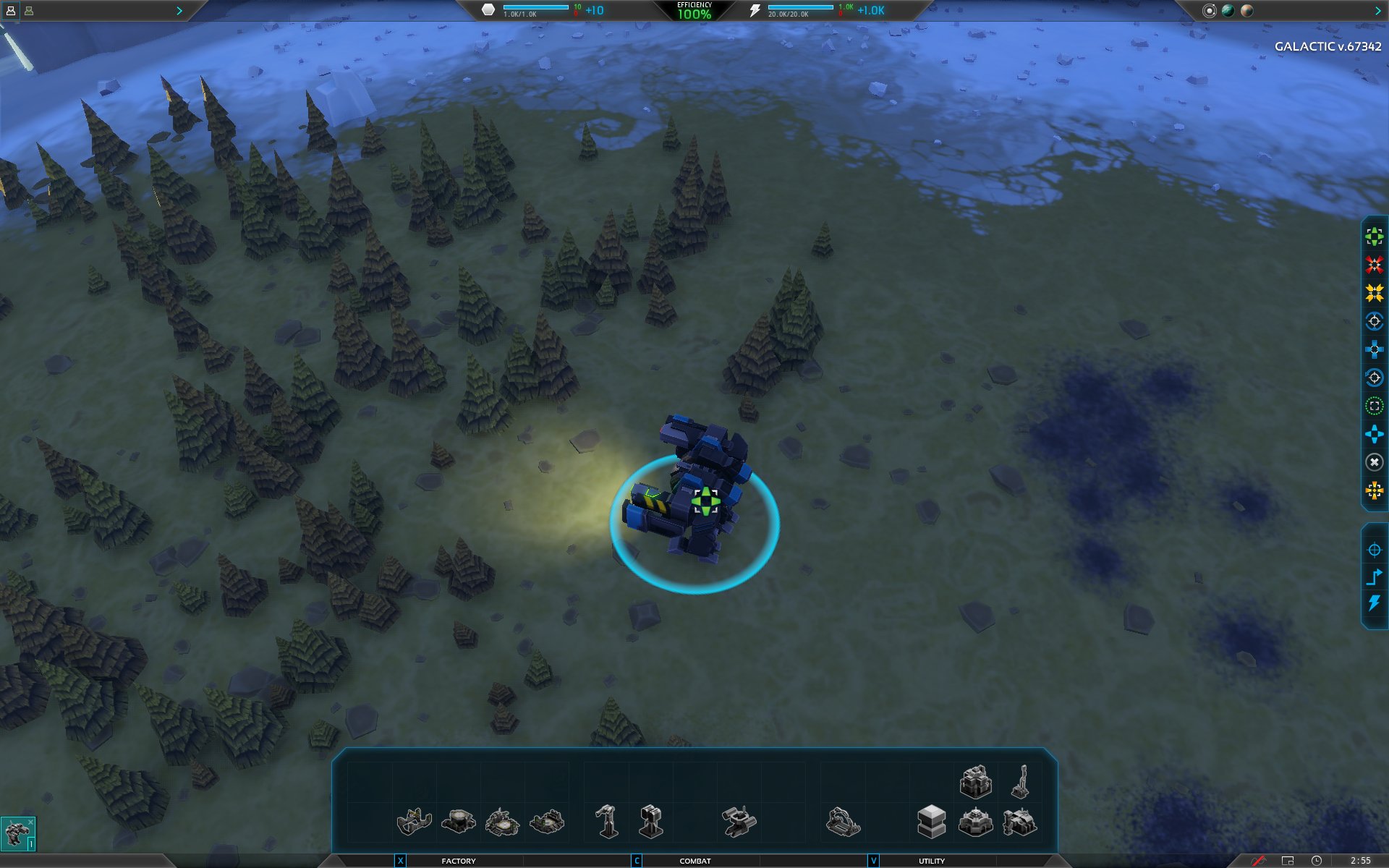Pick the twin-barrel missile turret icon

click(x=651, y=822)
